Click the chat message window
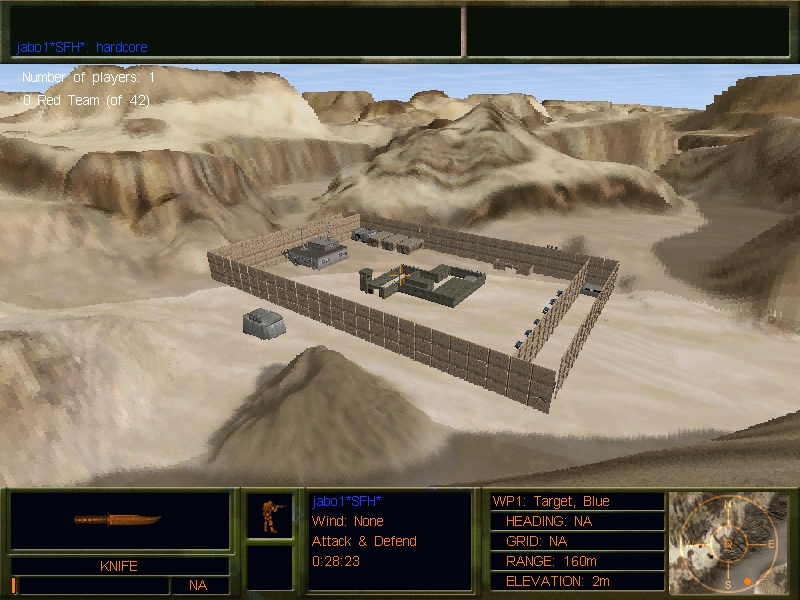The width and height of the screenshot is (800, 600). pyautogui.click(x=236, y=30)
